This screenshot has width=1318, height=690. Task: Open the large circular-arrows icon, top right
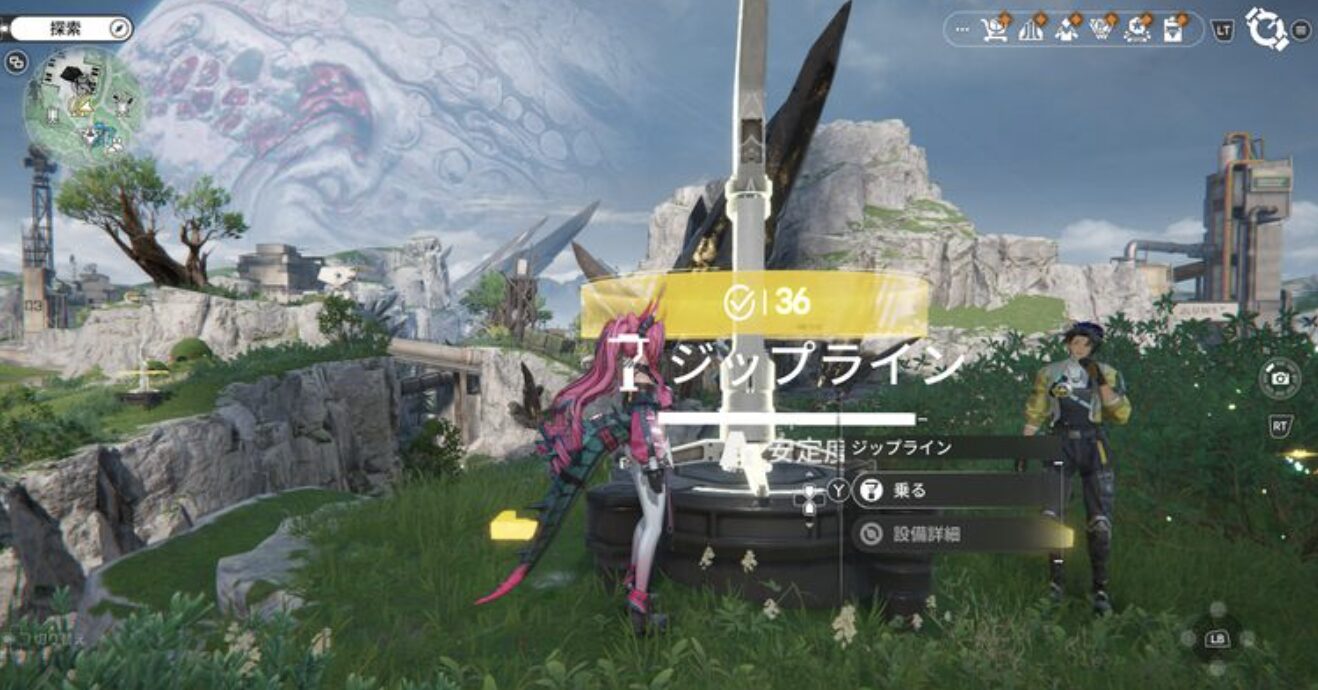(1267, 29)
